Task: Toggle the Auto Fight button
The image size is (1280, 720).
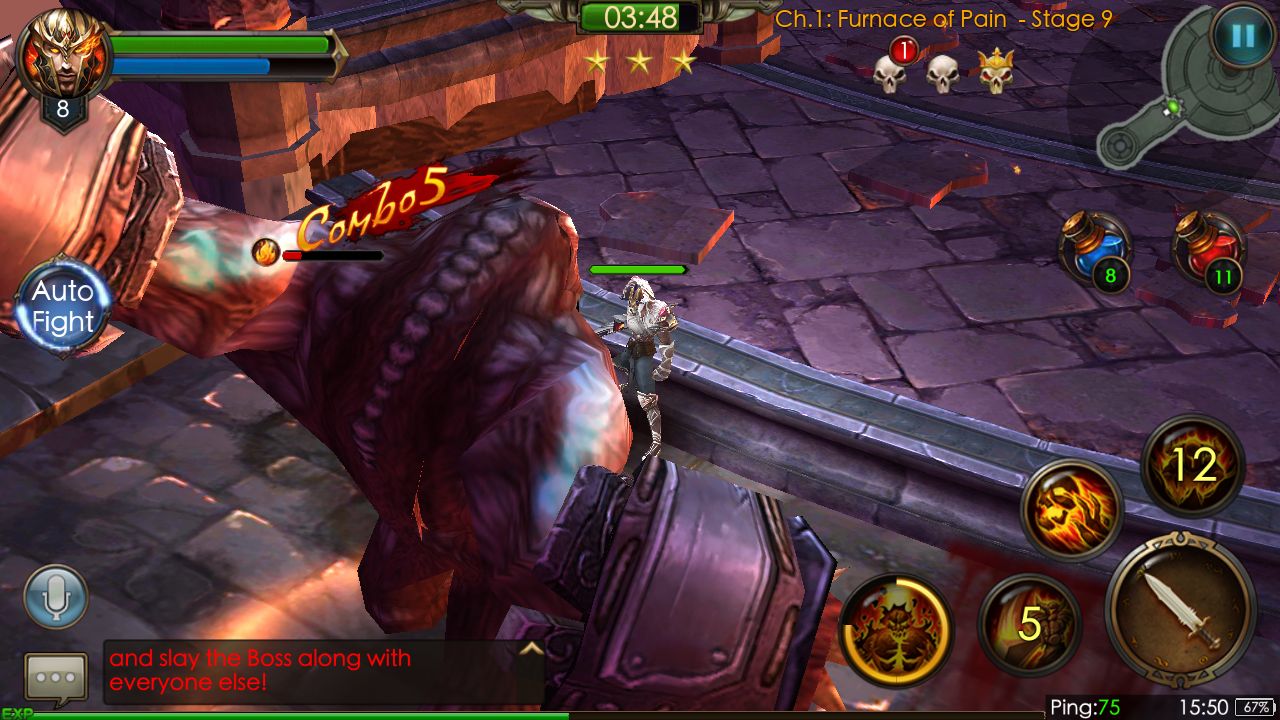Action: (62, 306)
